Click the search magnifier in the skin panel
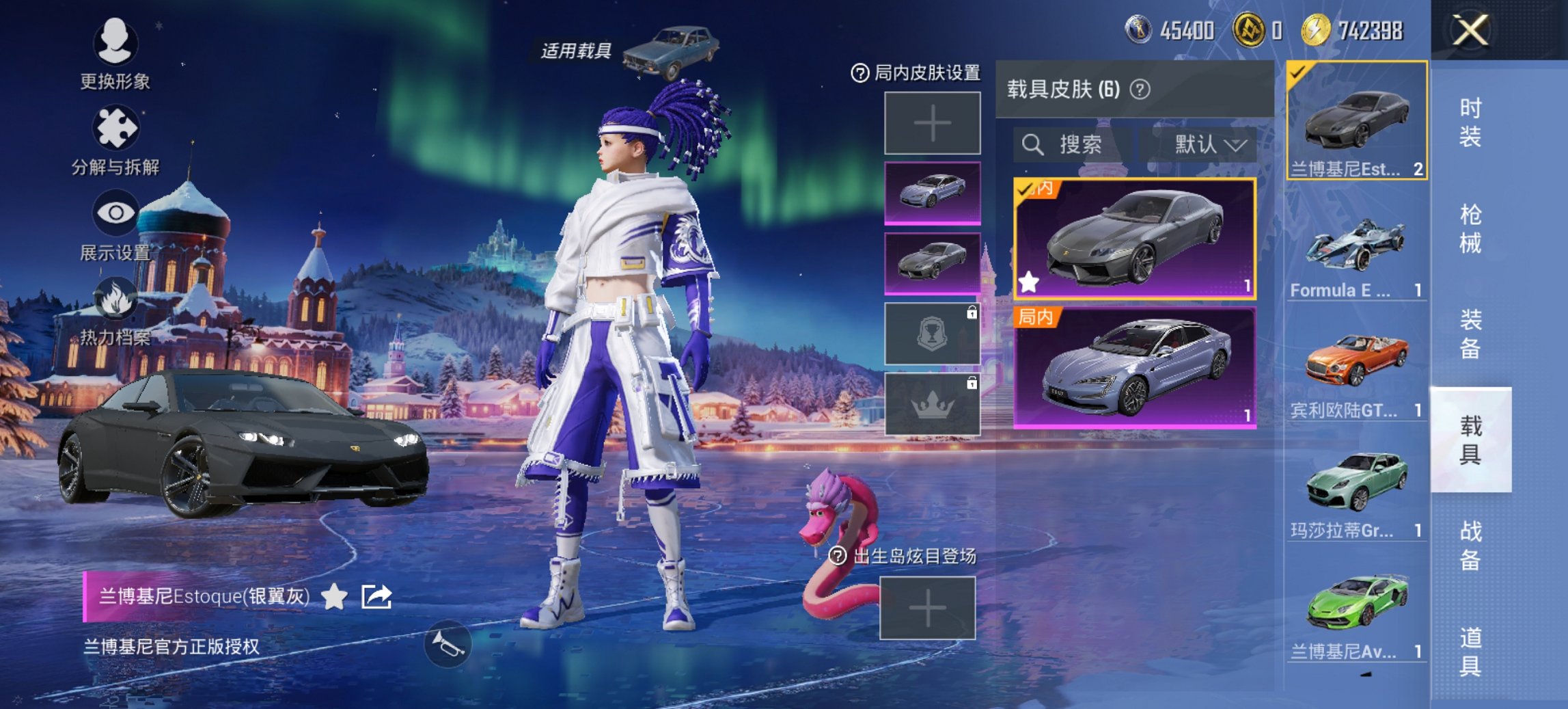 pyautogui.click(x=1031, y=144)
